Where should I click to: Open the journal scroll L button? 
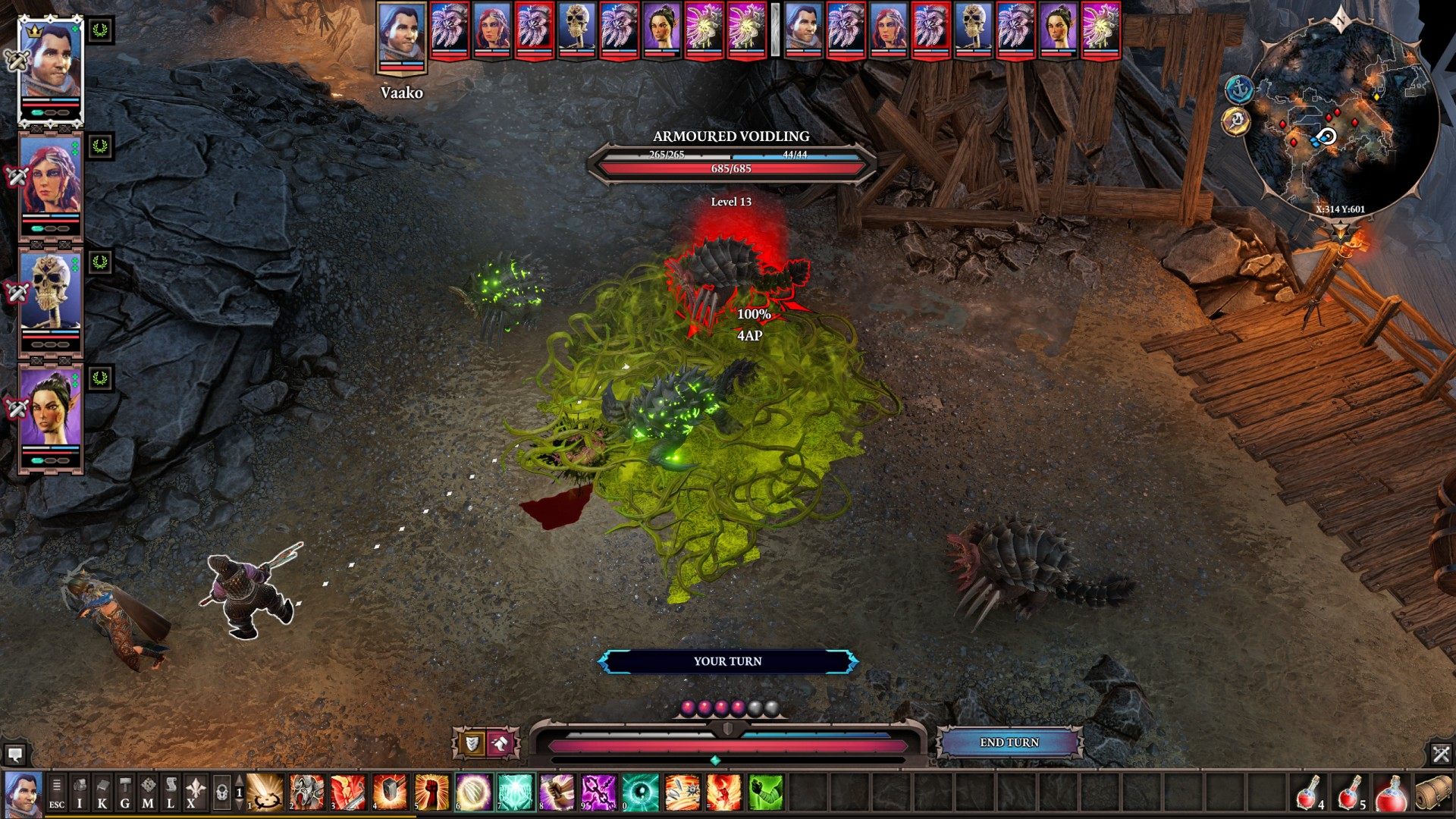tap(171, 792)
